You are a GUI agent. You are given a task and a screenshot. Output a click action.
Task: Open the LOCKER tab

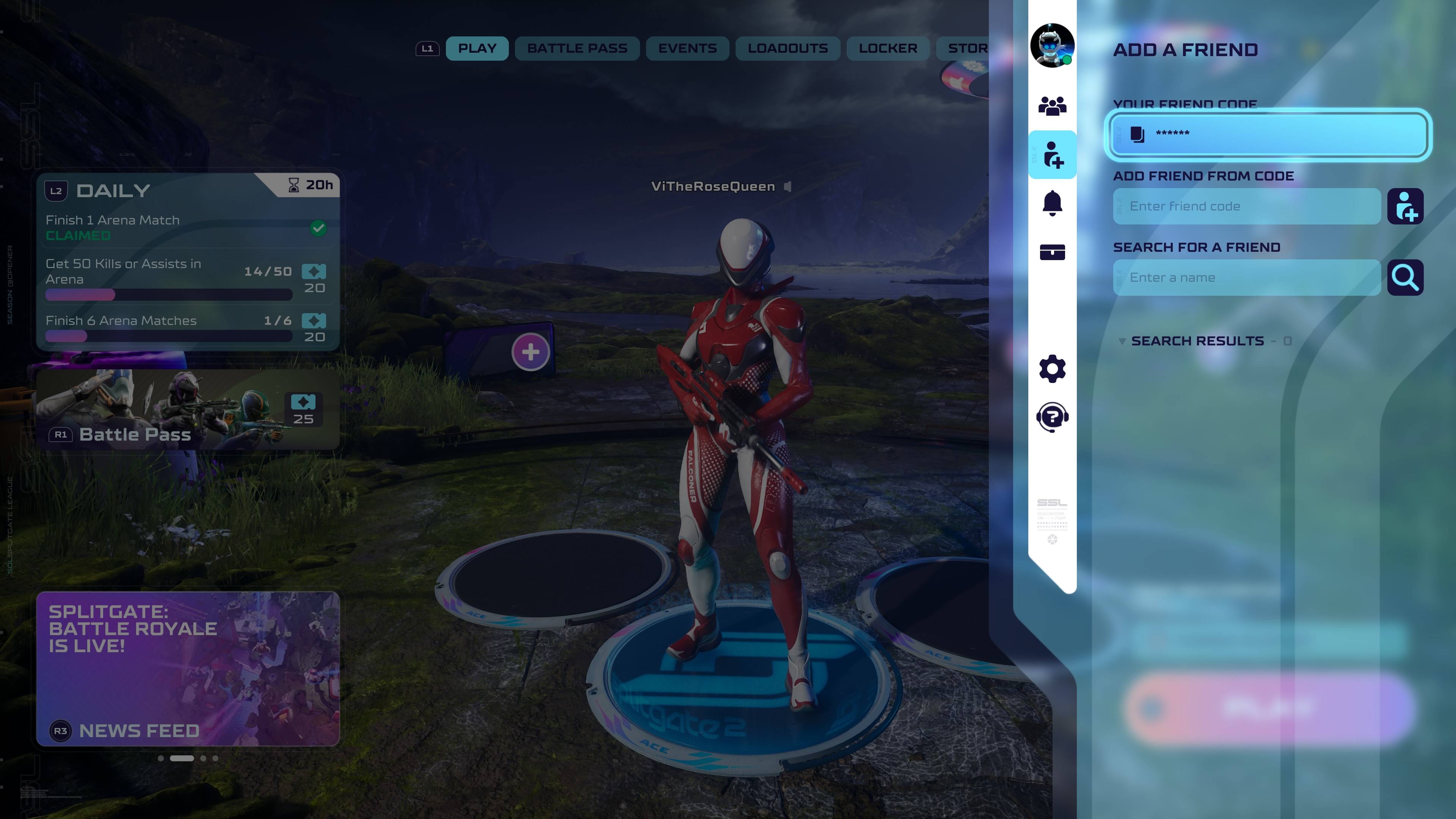pos(887,49)
